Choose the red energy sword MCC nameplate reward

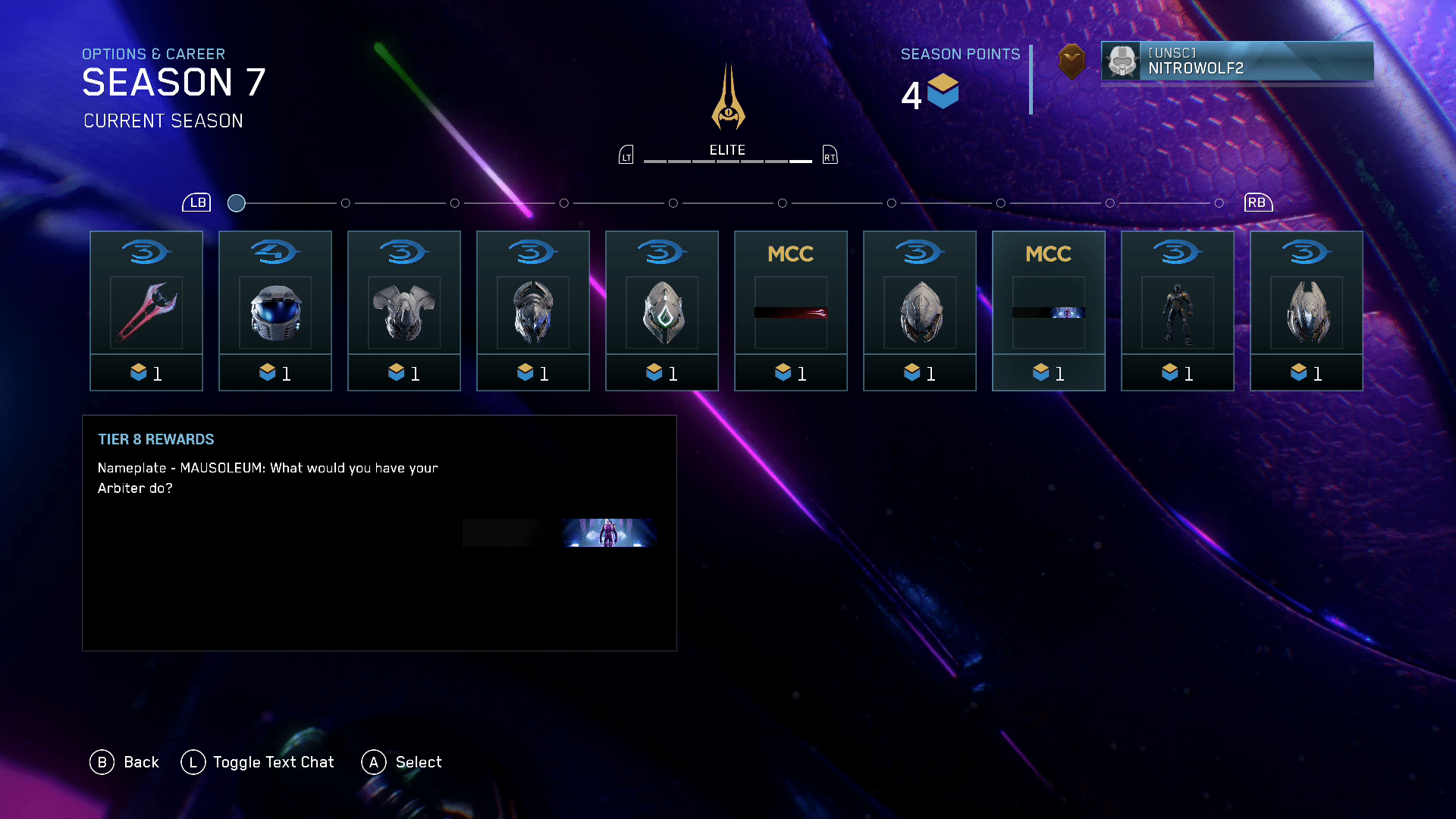[x=791, y=311]
